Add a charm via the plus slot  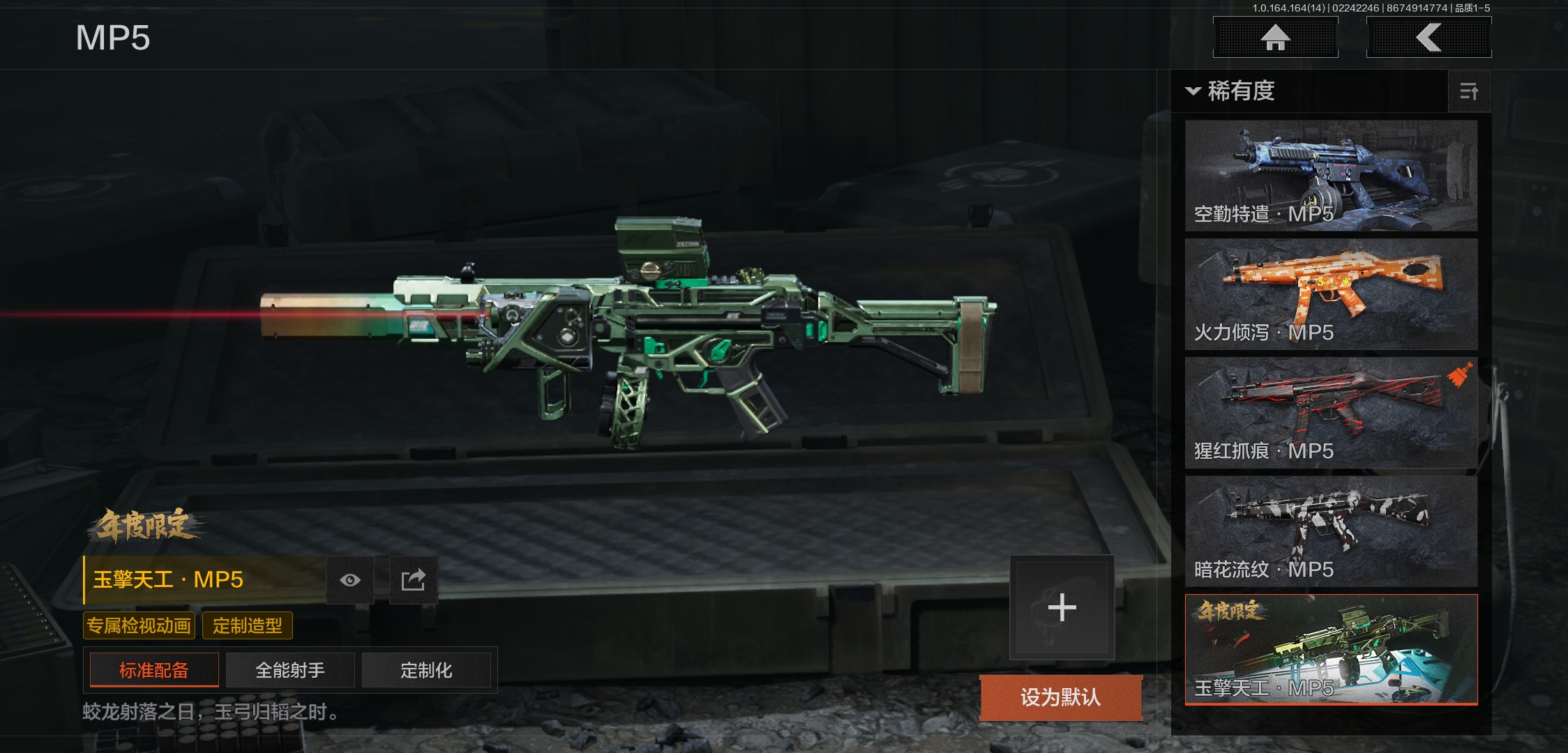click(1062, 607)
